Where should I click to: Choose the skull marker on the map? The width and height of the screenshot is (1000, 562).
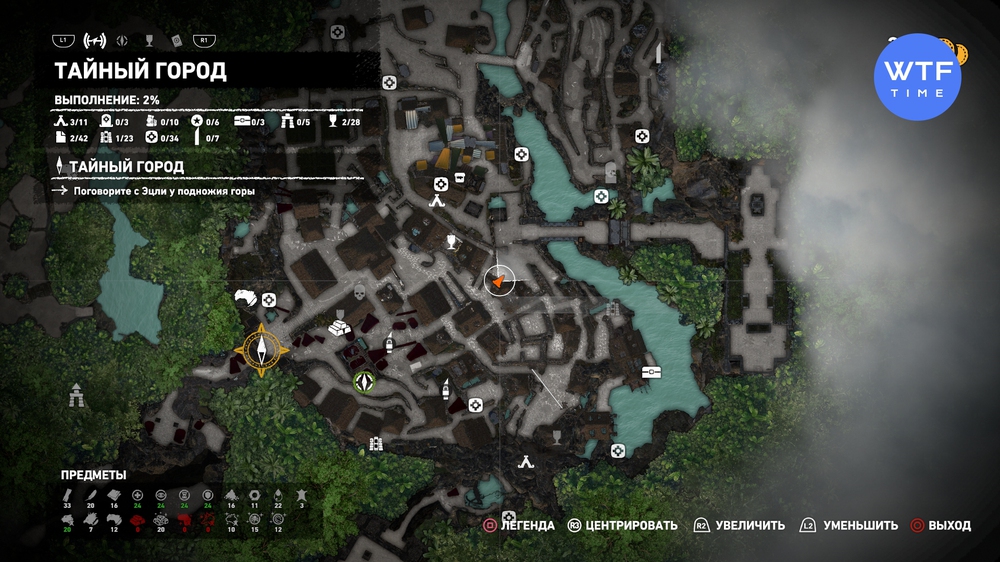360,293
